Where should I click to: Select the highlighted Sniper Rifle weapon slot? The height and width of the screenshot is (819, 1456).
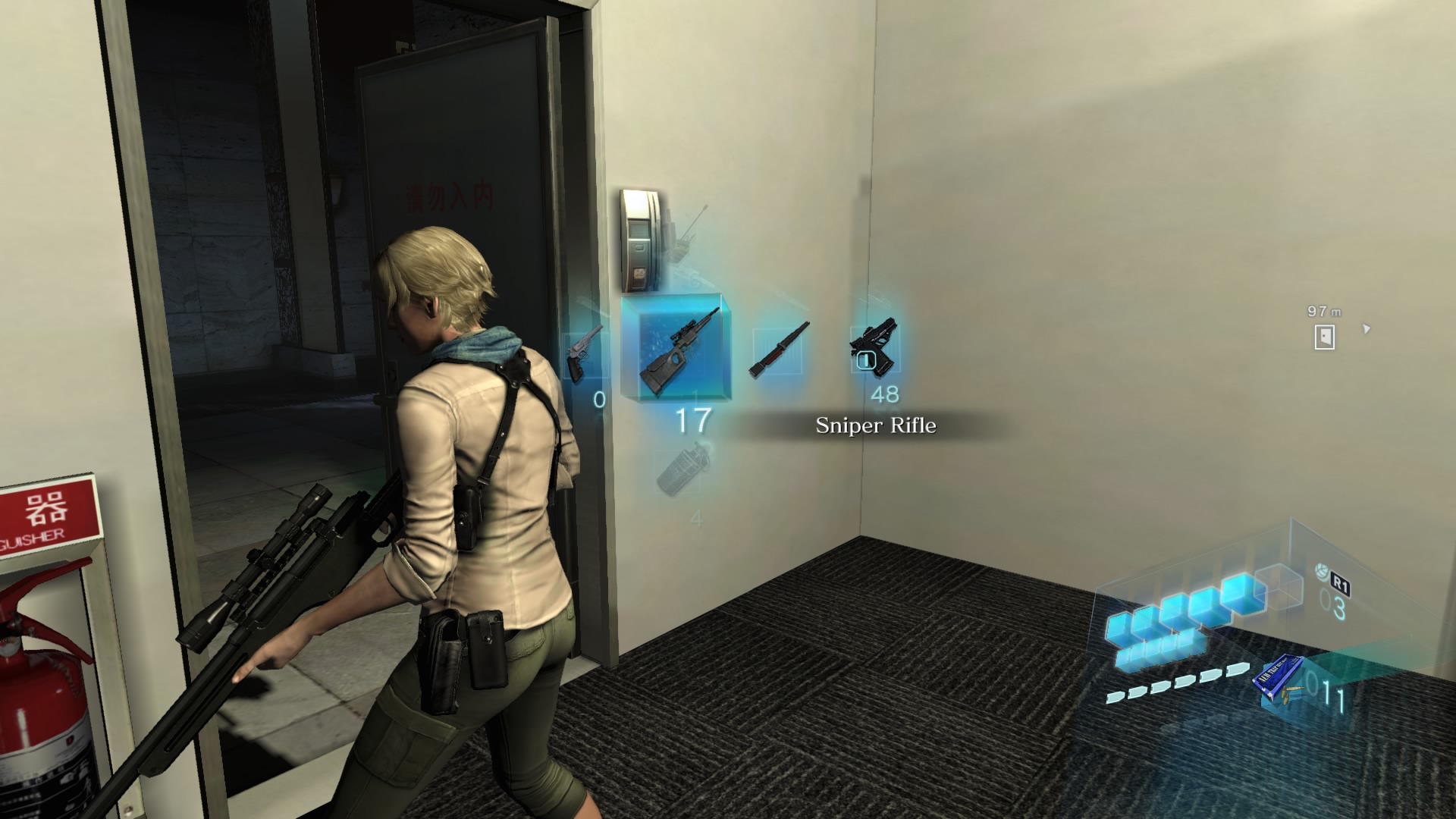coord(677,347)
